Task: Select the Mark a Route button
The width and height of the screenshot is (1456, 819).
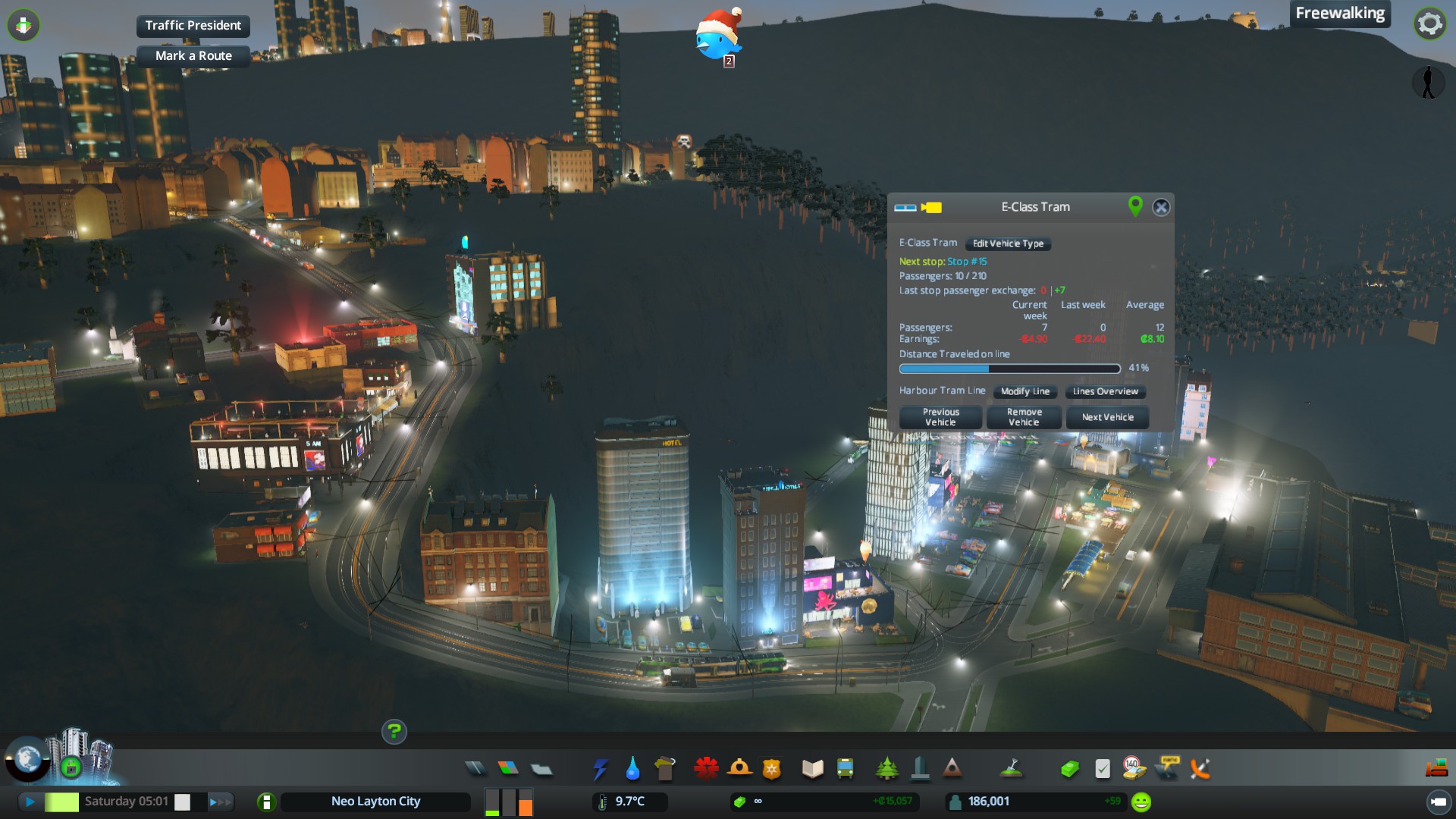Action: coord(193,55)
